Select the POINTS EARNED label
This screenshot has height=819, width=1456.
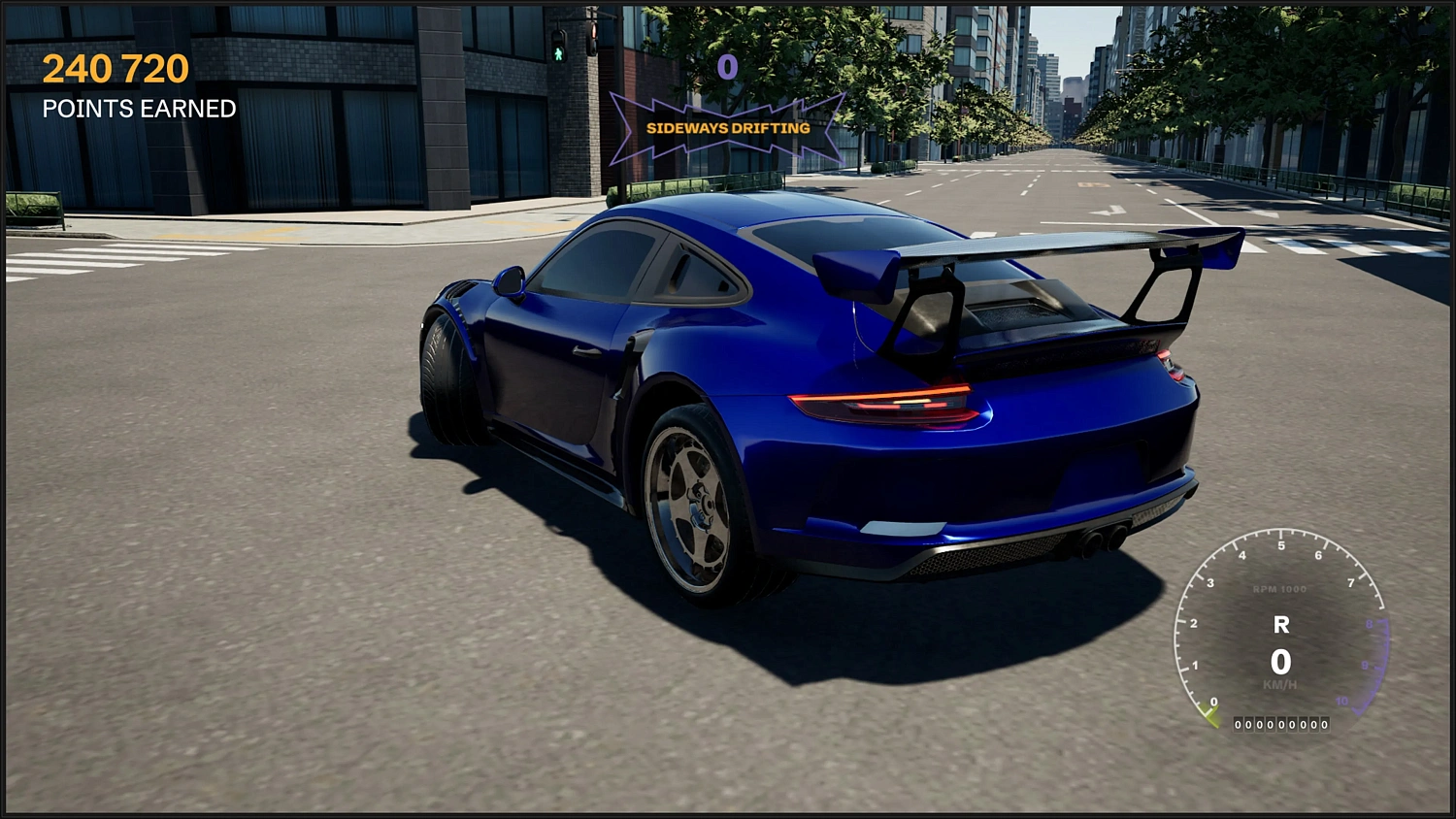[x=138, y=109]
